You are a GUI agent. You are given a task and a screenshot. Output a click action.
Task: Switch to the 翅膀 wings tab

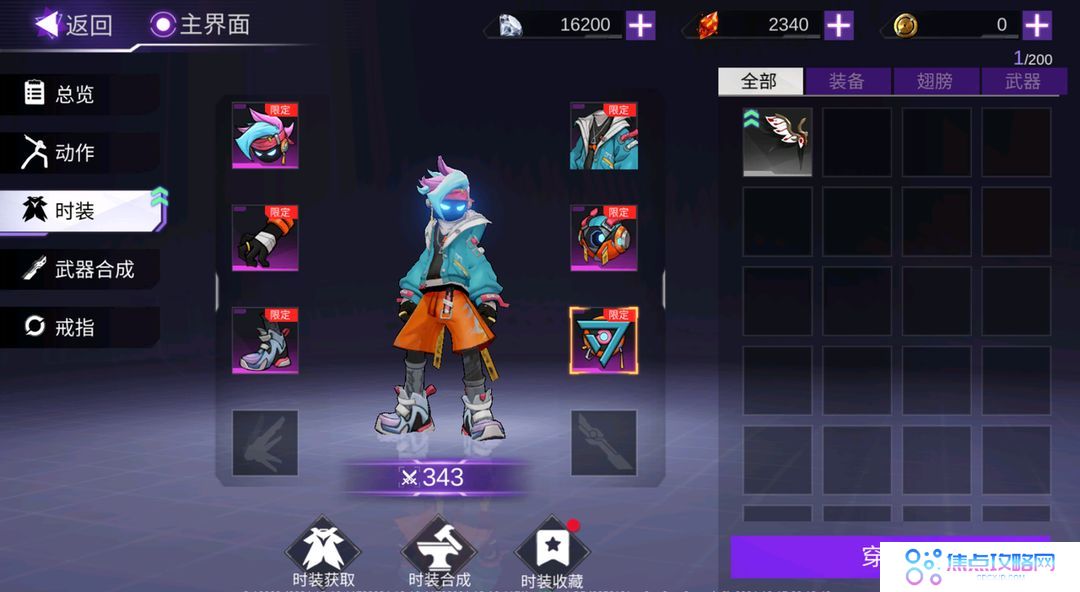coord(935,82)
